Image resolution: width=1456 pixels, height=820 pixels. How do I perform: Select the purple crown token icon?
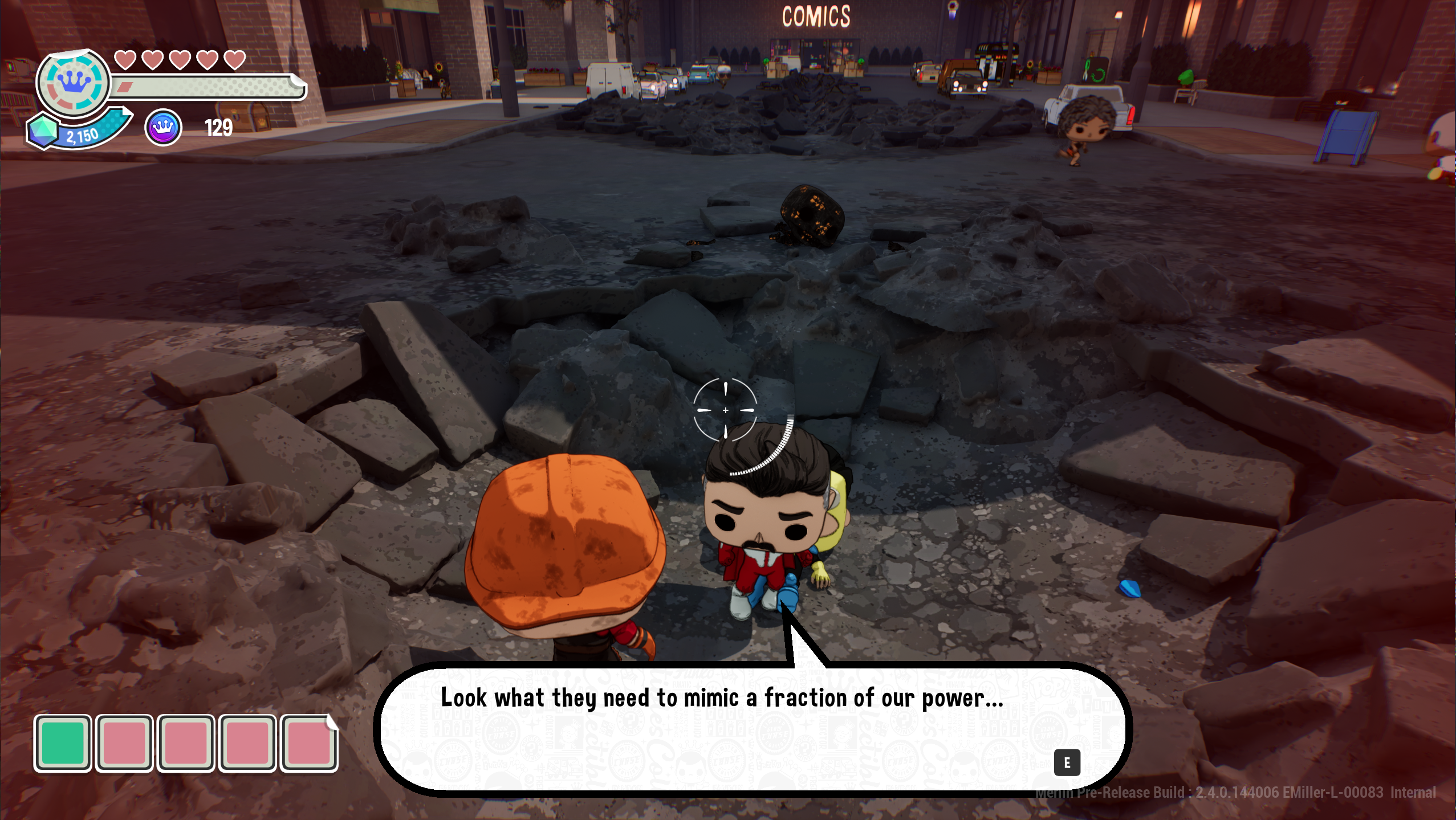[163, 128]
